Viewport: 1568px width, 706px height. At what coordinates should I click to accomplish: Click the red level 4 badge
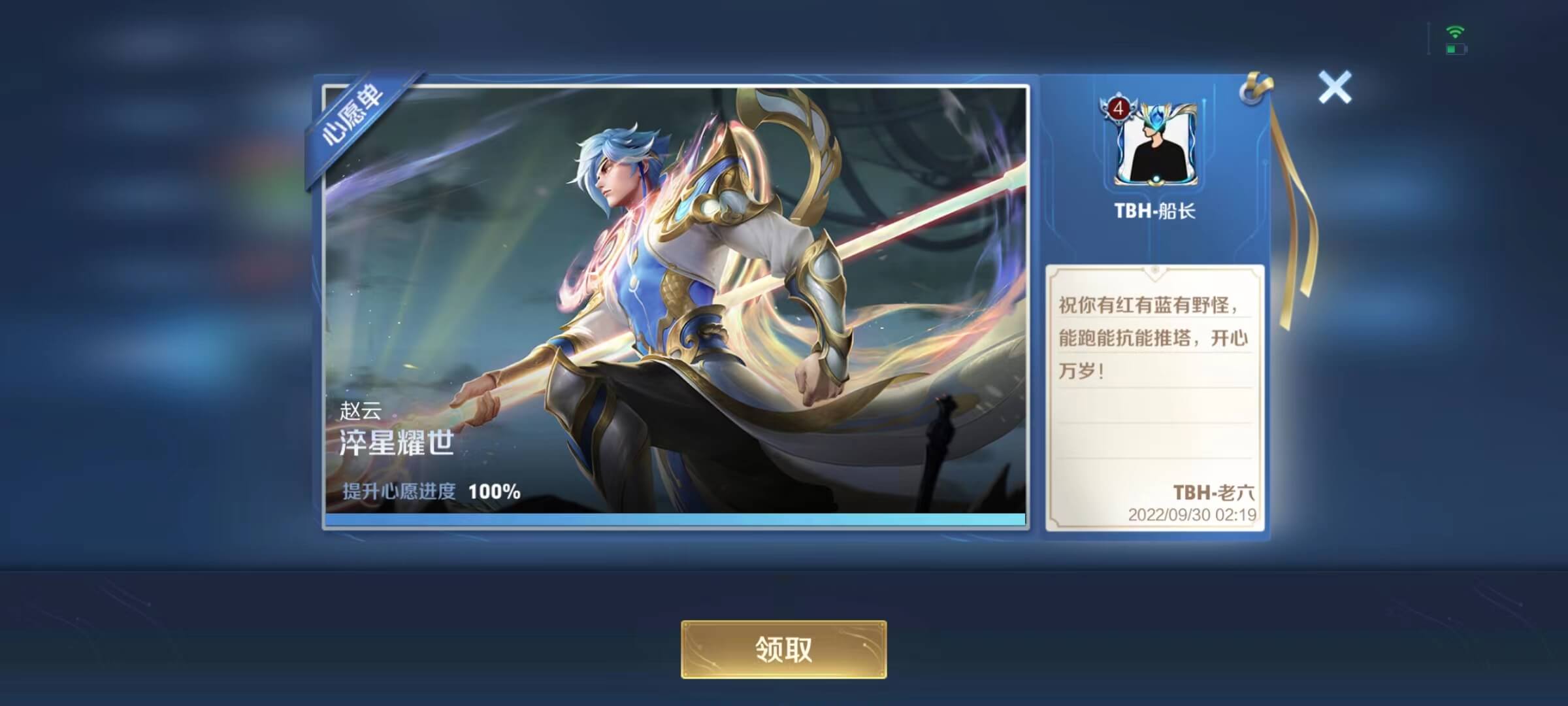point(1119,109)
